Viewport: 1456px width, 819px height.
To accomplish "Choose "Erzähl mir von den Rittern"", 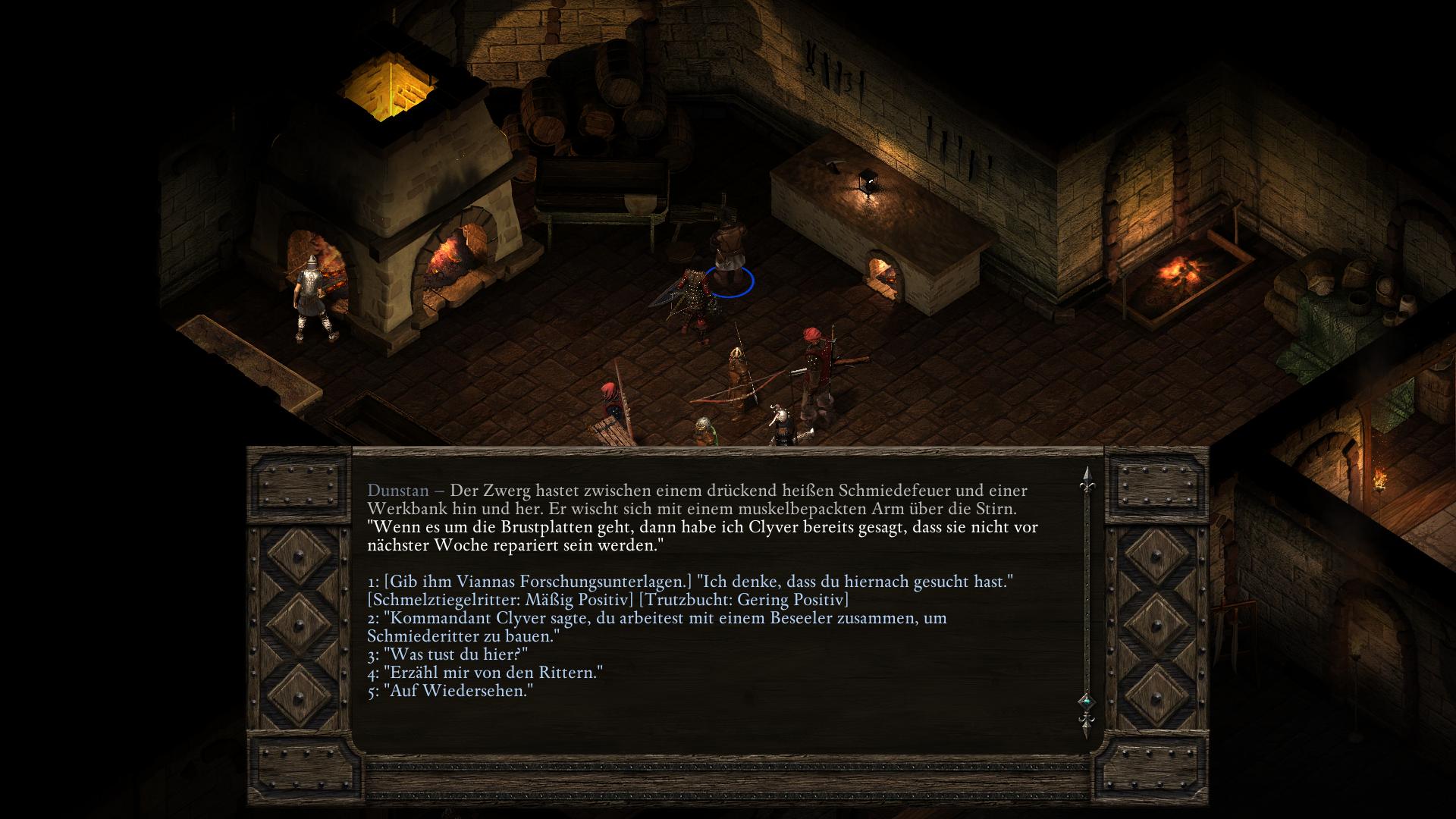I will point(493,673).
